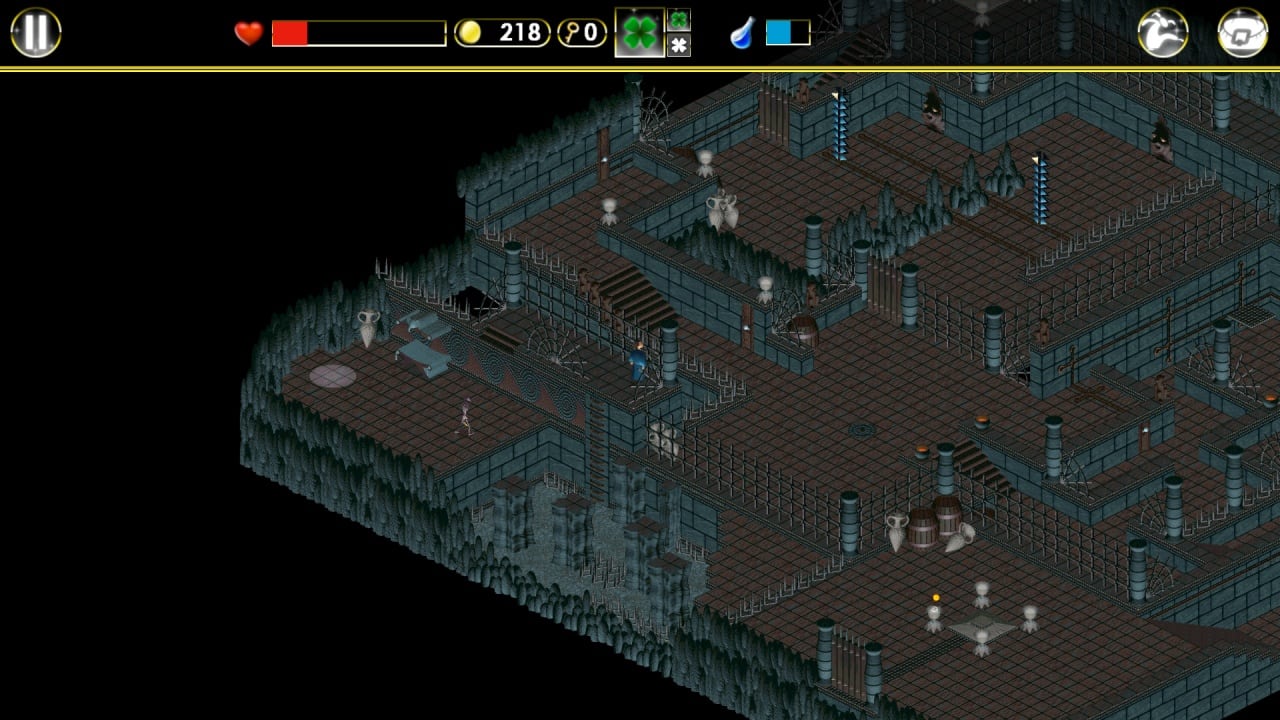Choose the small green clover icon
The image size is (1280, 720).
point(679,20)
